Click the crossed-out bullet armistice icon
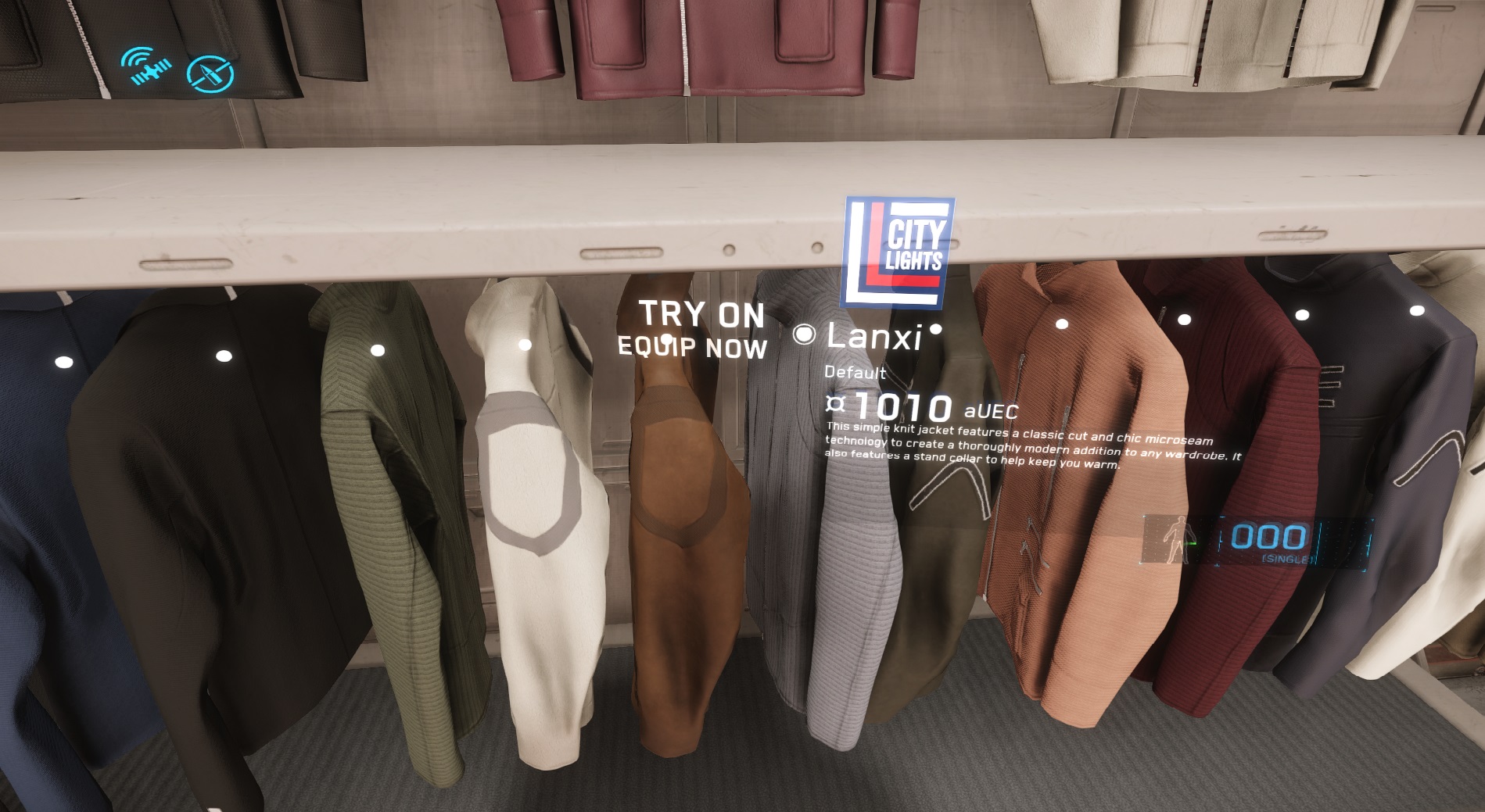The height and width of the screenshot is (812, 1485). click(210, 75)
